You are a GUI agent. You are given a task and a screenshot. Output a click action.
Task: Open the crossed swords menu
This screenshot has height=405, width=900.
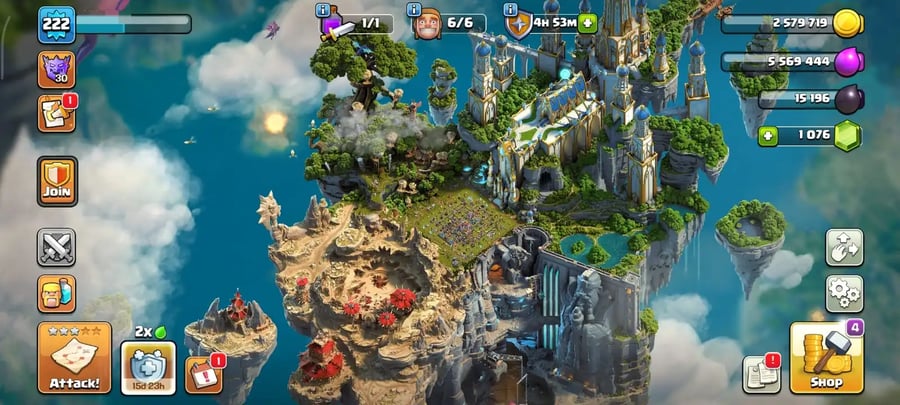coord(57,247)
